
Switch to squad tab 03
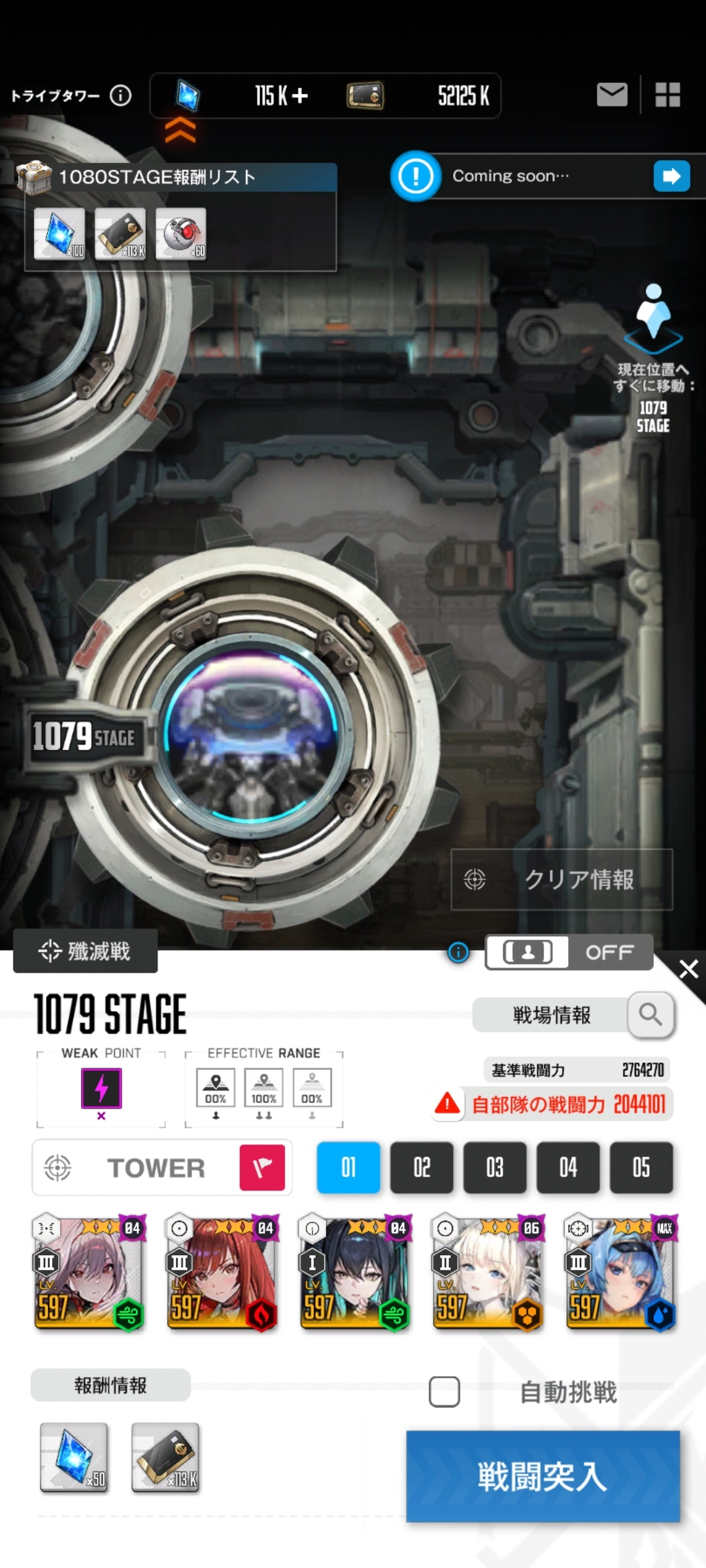[495, 1167]
